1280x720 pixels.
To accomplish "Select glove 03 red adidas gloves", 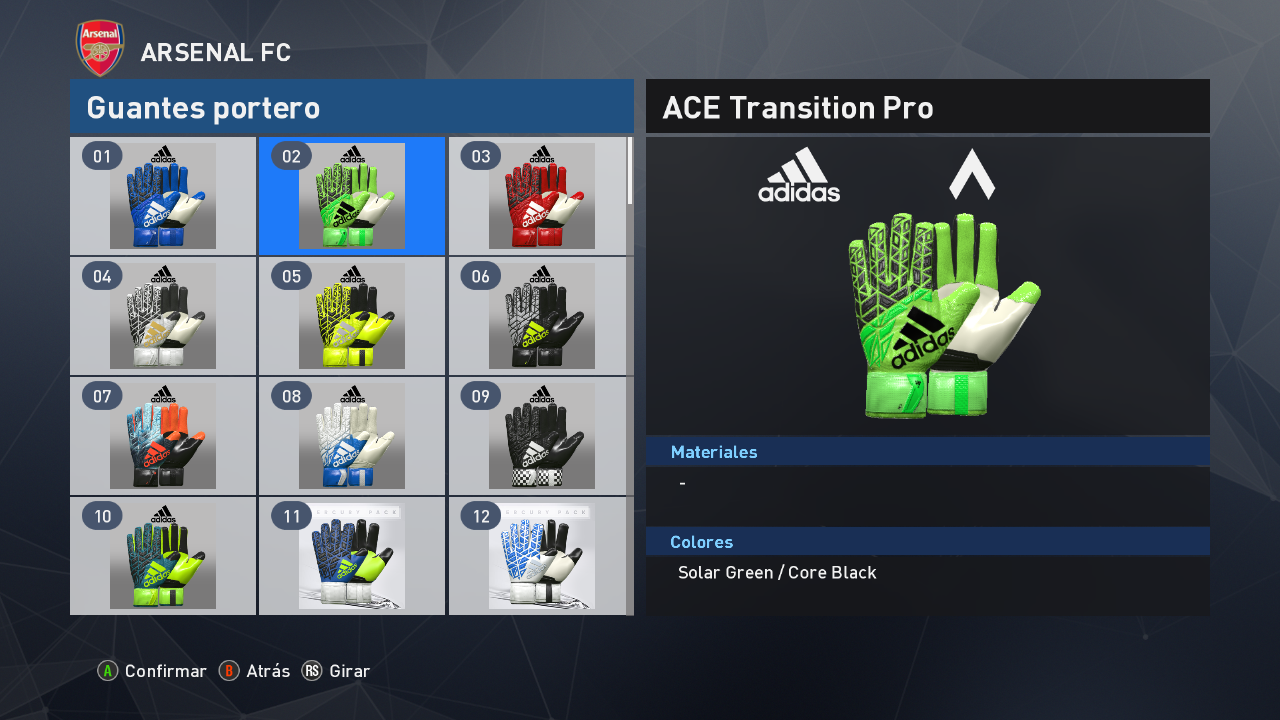I will [x=541, y=196].
